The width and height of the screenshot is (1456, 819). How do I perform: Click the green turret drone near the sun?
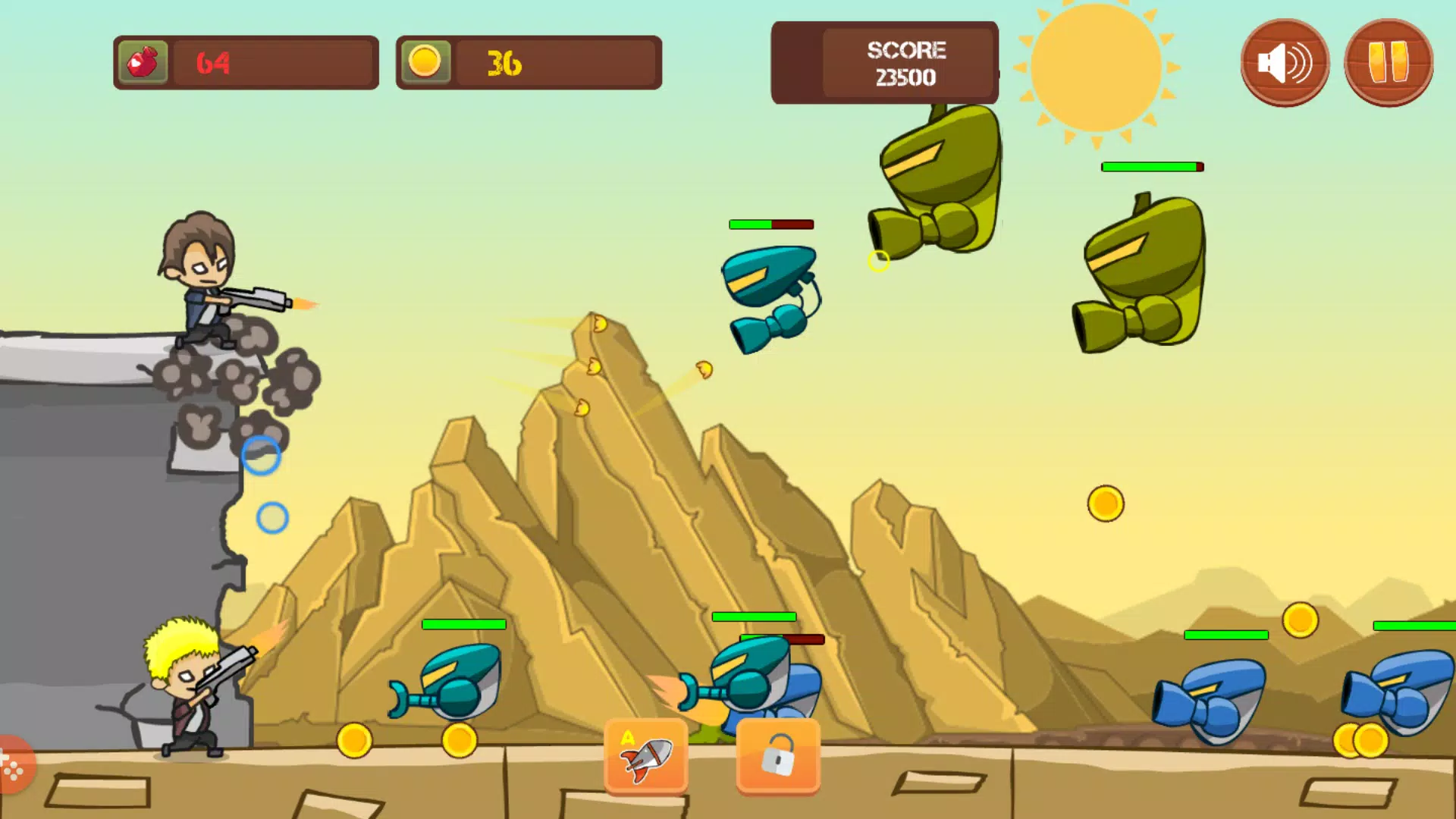tap(940, 182)
